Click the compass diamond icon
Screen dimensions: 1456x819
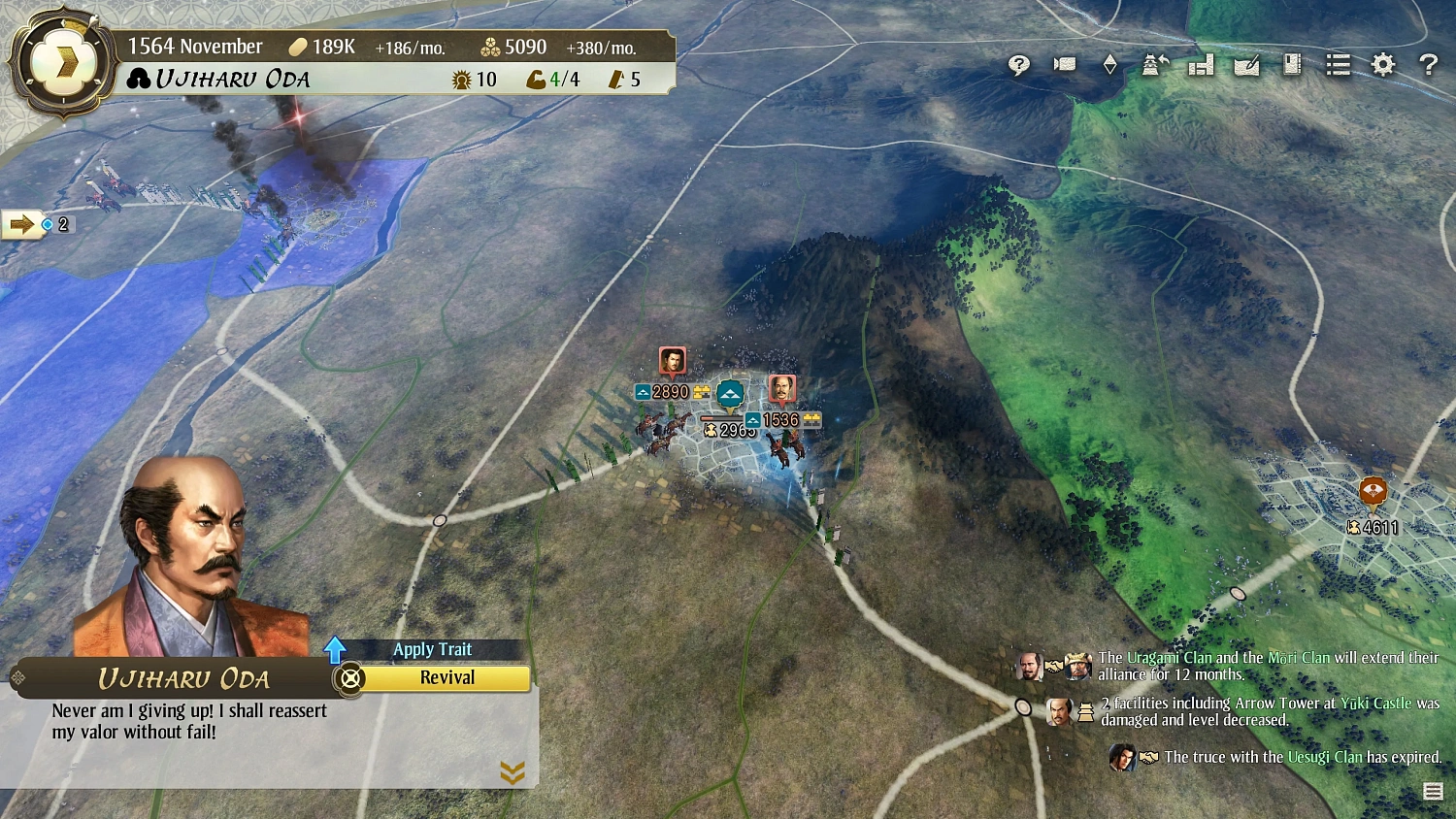[1109, 64]
